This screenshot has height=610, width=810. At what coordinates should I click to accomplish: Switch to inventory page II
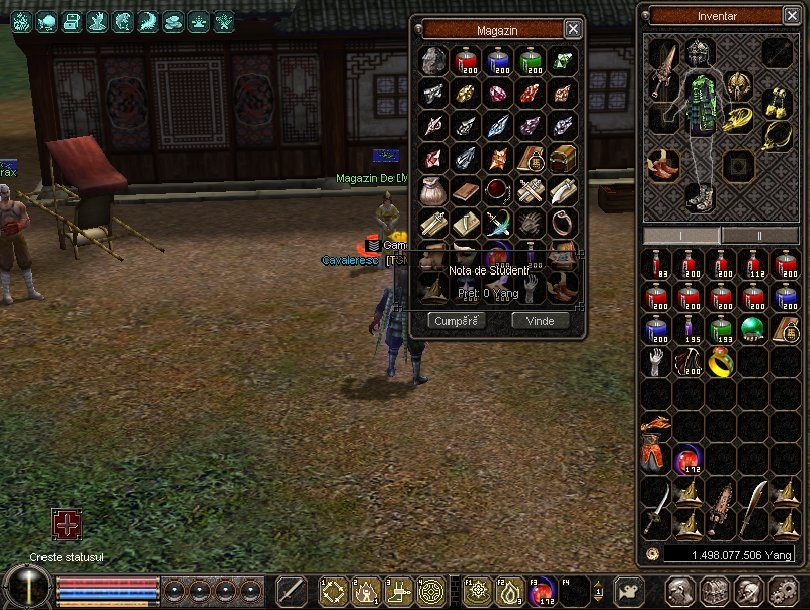(x=759, y=235)
